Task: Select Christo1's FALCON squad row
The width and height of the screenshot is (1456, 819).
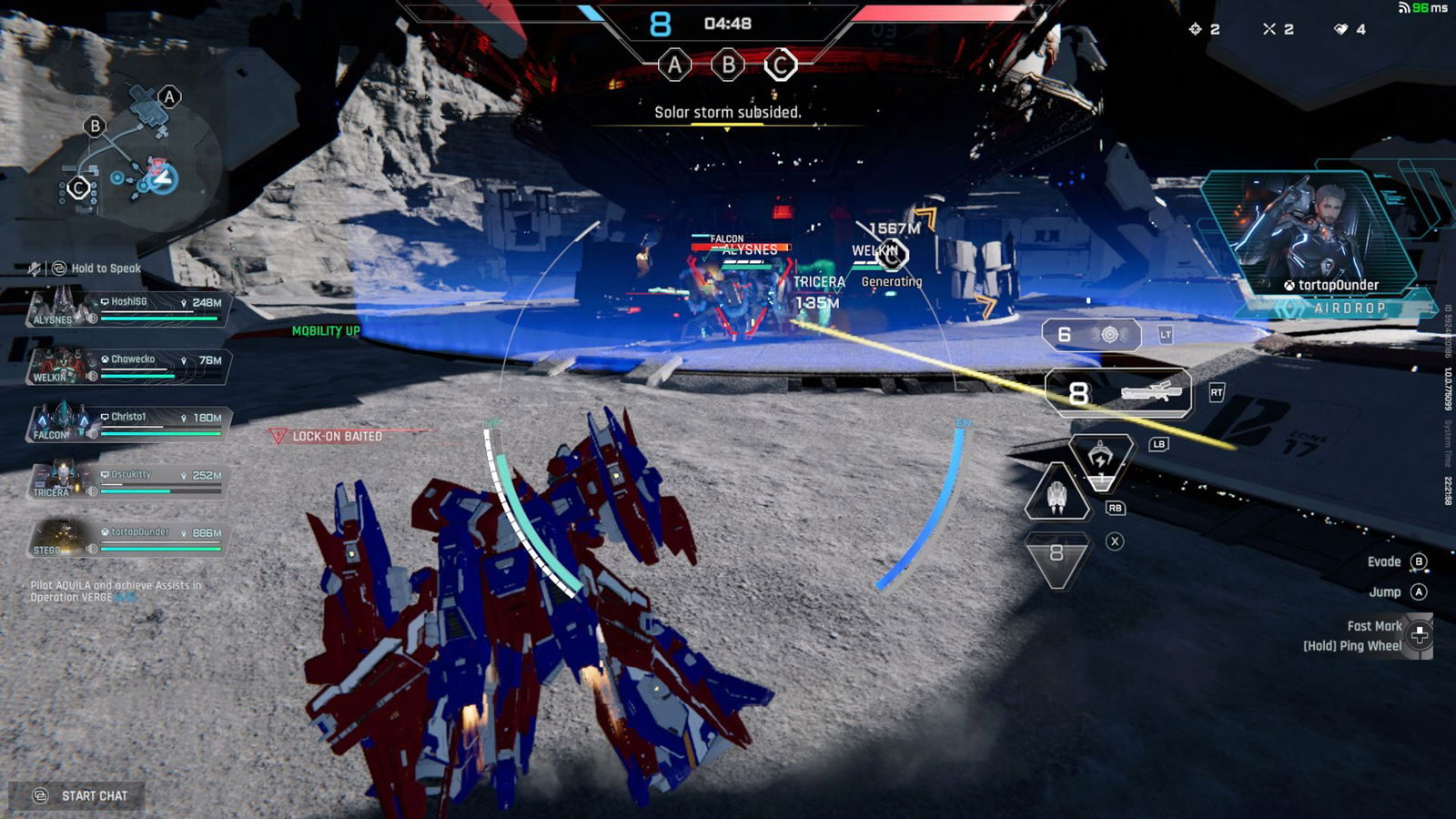Action: [x=127, y=423]
